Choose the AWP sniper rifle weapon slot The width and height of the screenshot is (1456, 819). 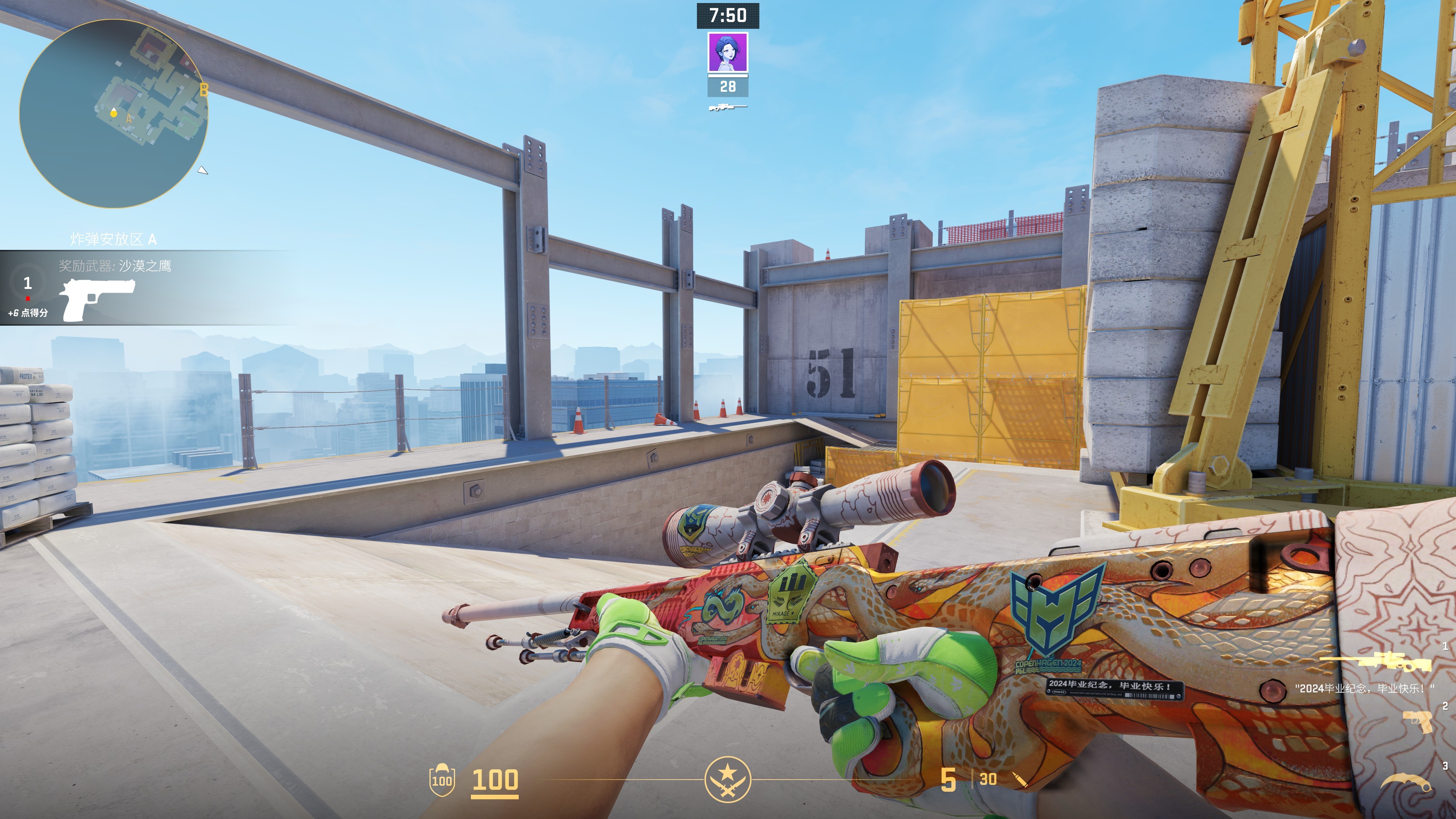click(1375, 662)
